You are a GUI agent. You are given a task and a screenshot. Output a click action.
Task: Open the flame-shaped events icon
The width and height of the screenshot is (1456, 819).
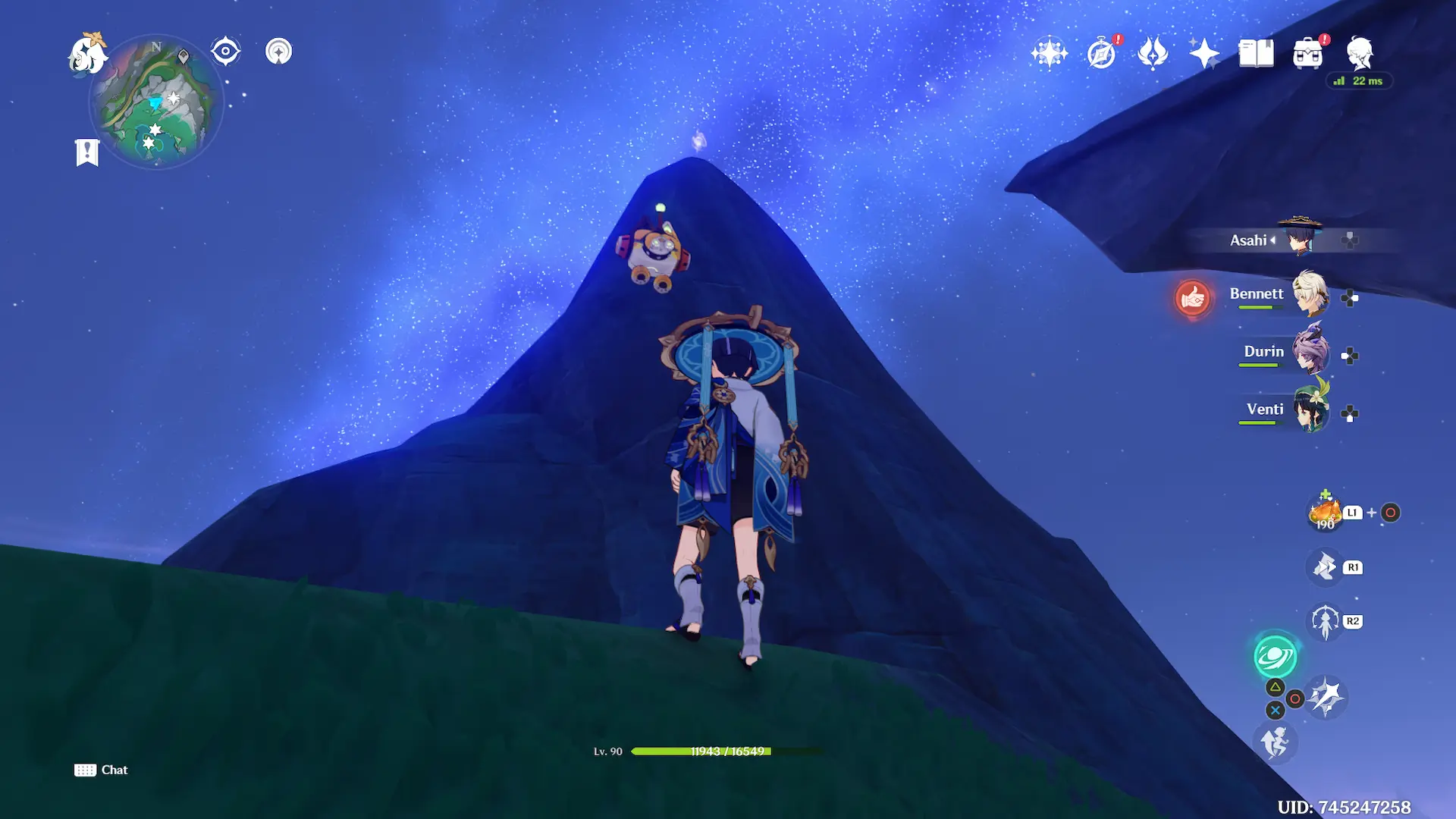[x=1153, y=53]
